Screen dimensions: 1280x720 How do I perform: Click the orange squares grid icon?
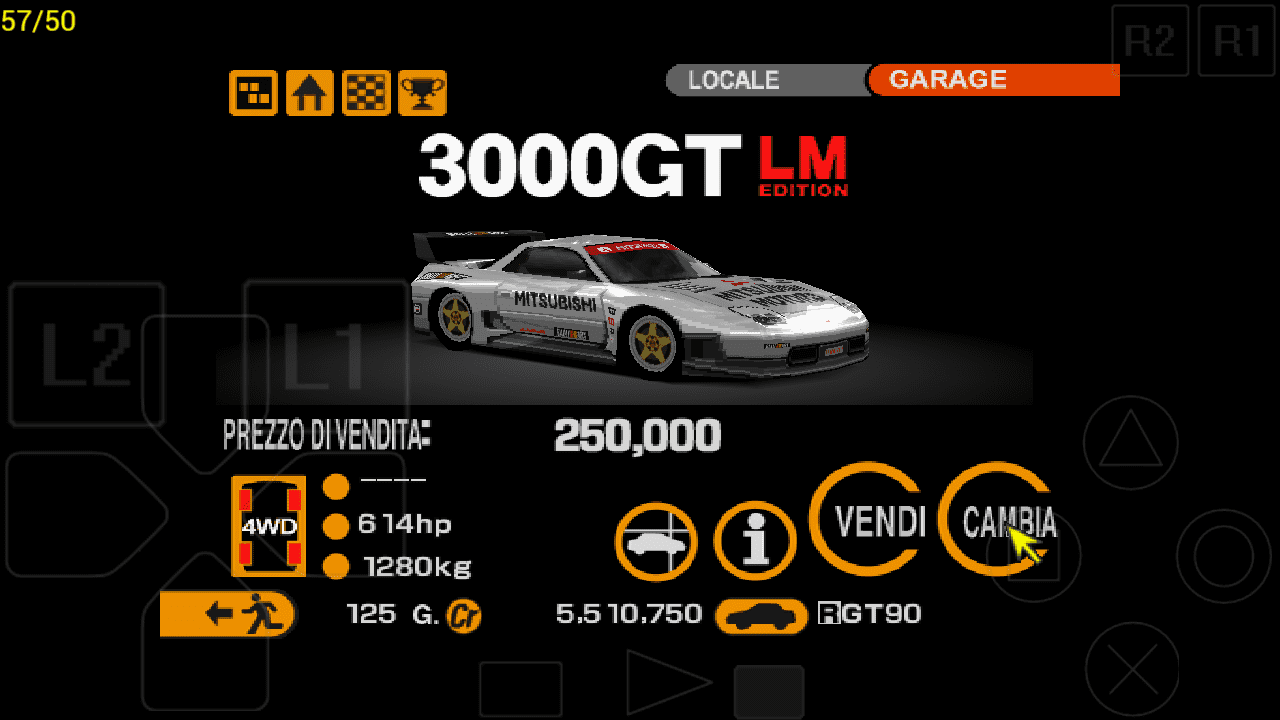(253, 93)
